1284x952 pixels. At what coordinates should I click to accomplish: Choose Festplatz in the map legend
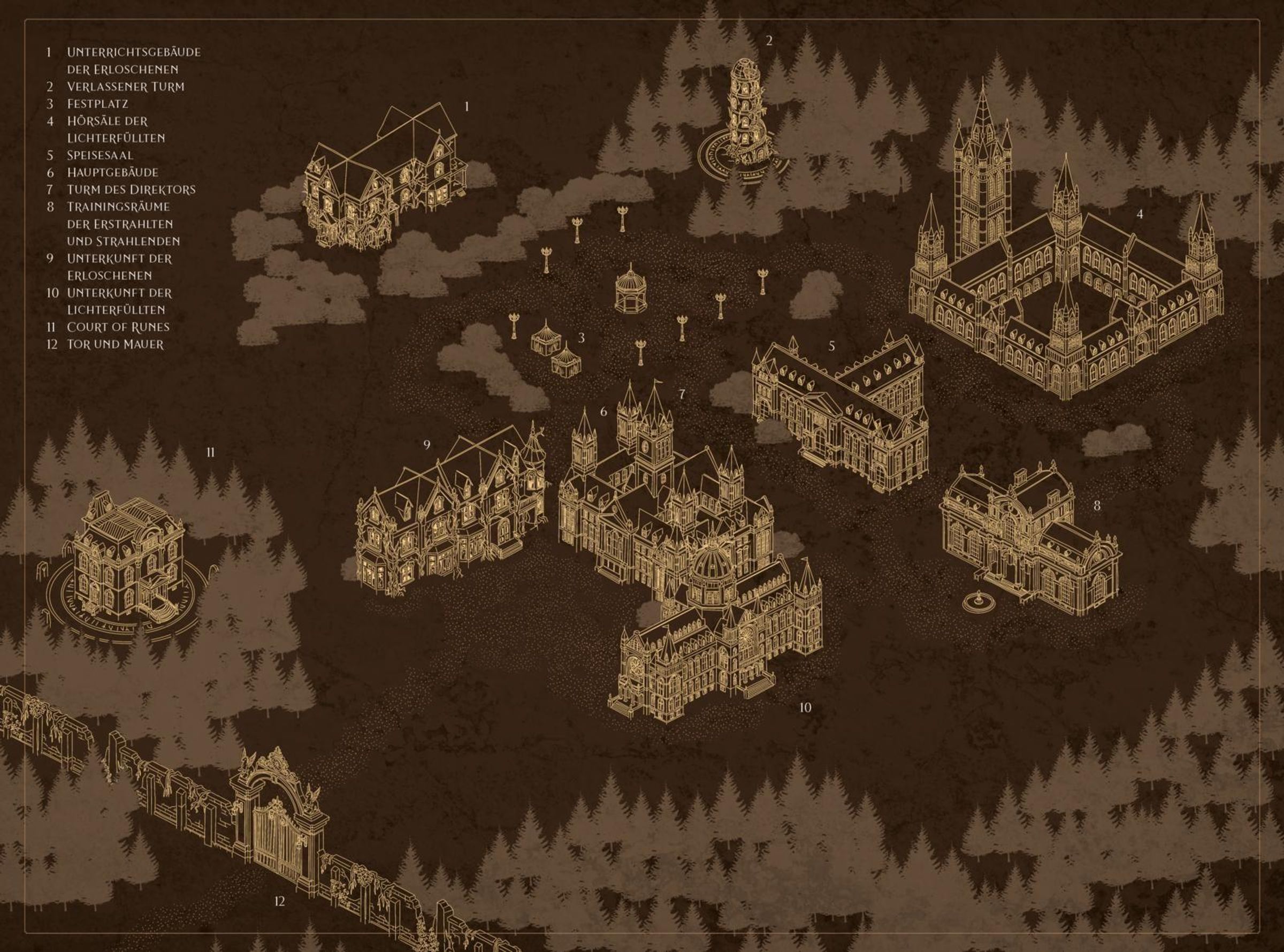pos(97,104)
